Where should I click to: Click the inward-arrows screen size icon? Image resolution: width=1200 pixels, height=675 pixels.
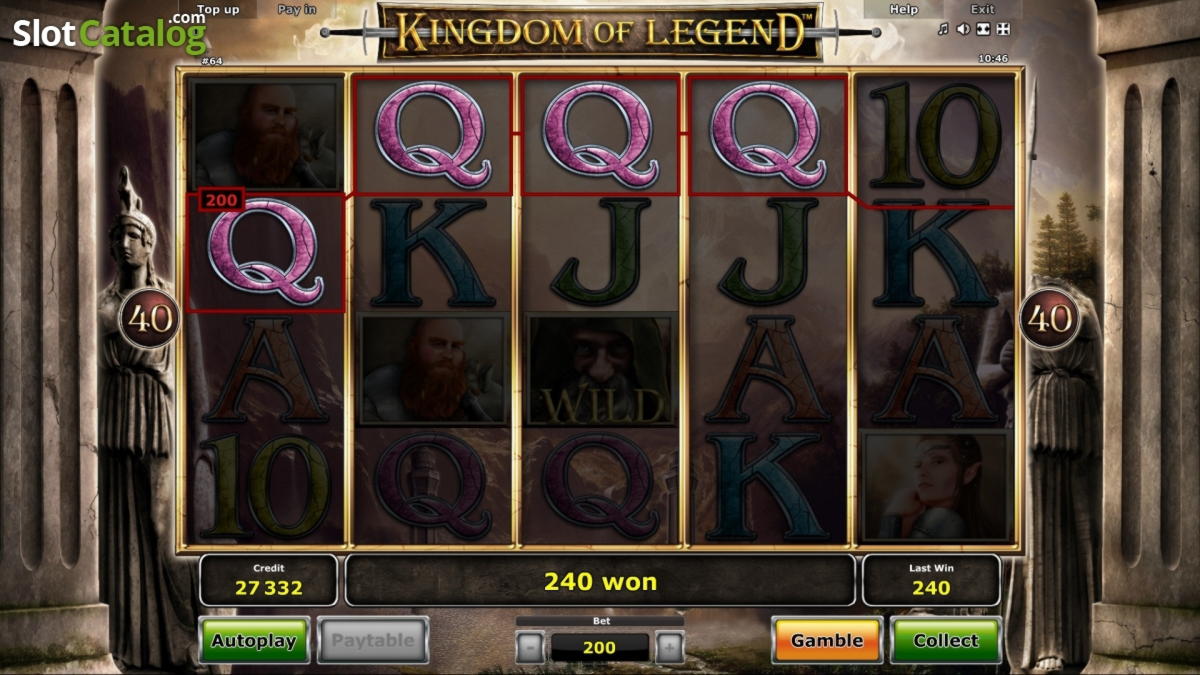tap(983, 29)
